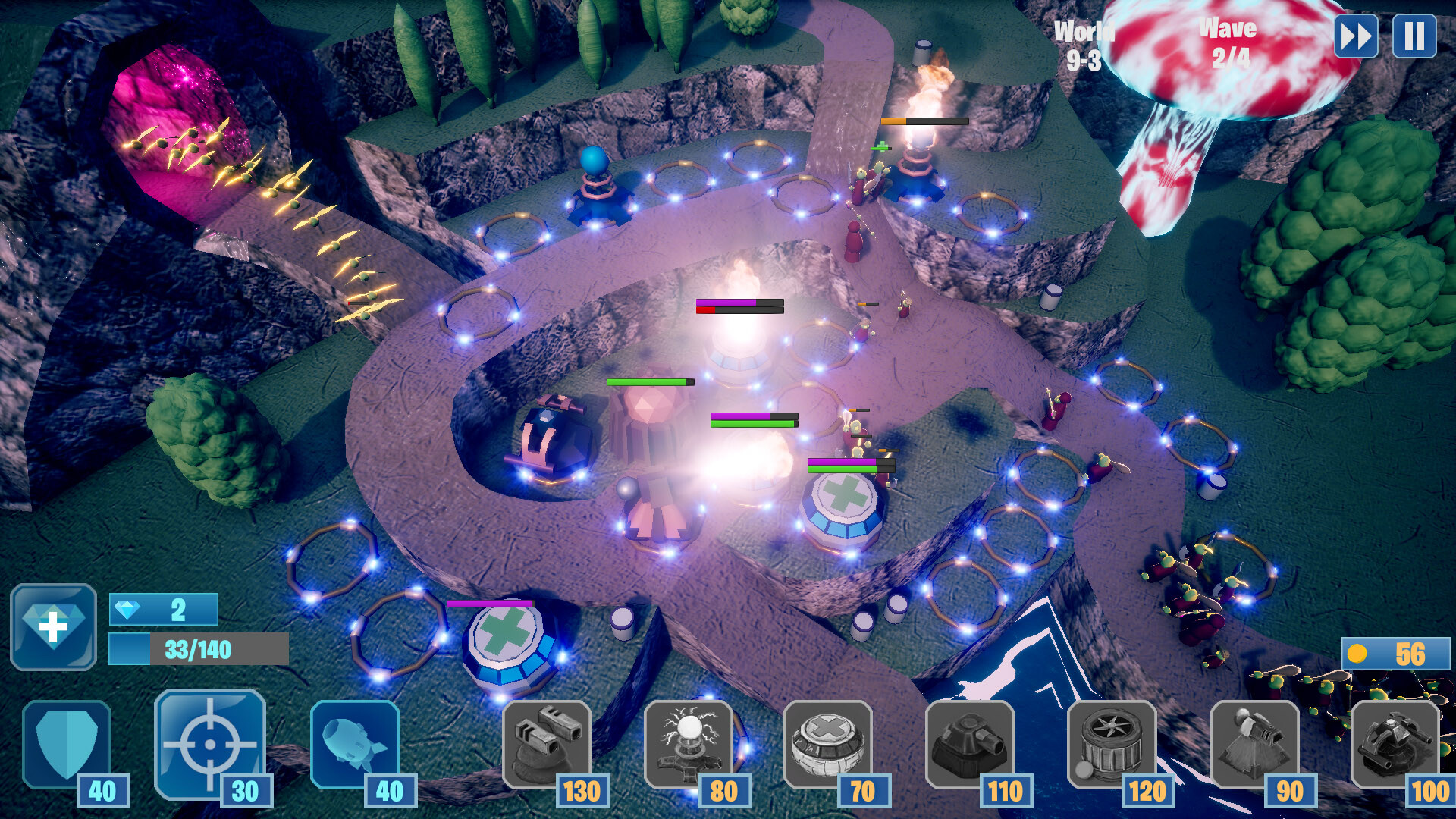Click the Wave 2/4 indicator

pyautogui.click(x=1228, y=42)
